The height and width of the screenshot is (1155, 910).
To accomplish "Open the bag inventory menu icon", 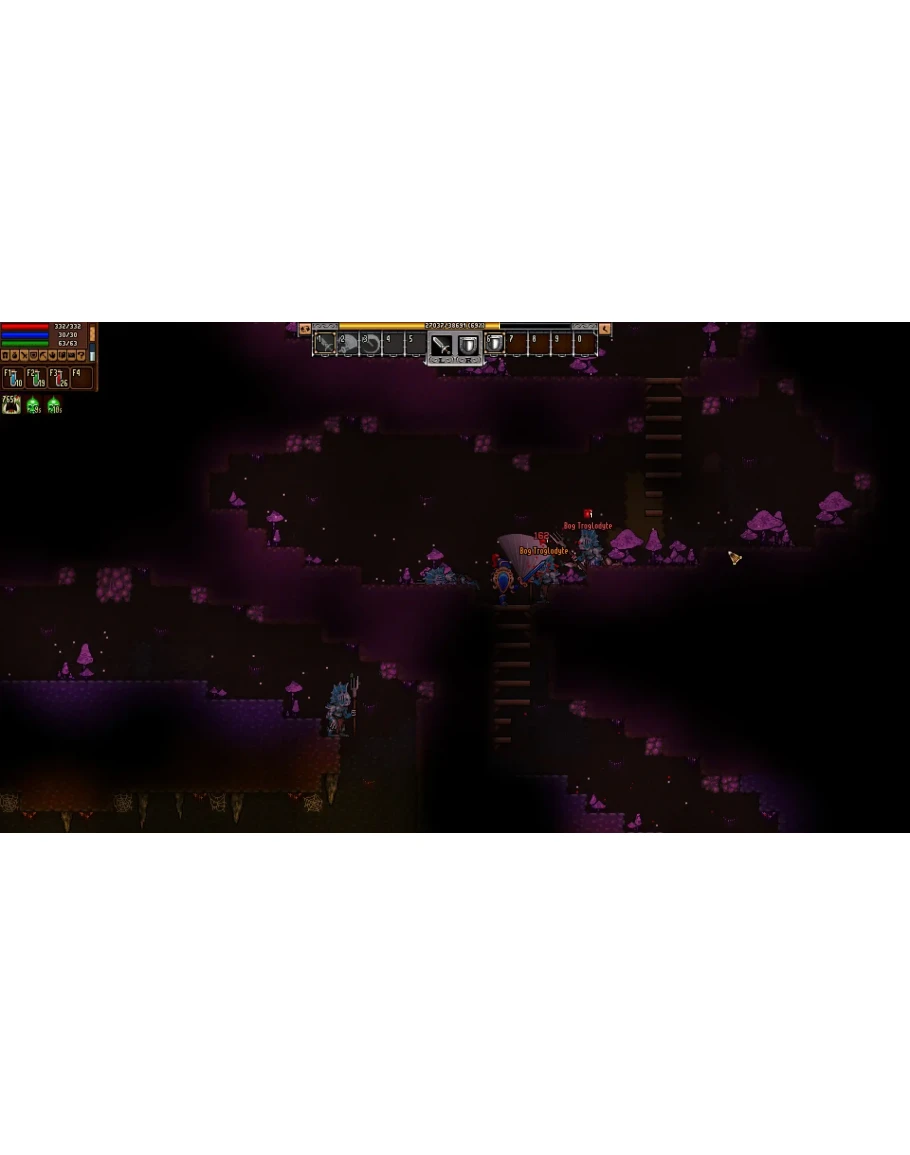I will coord(14,355).
